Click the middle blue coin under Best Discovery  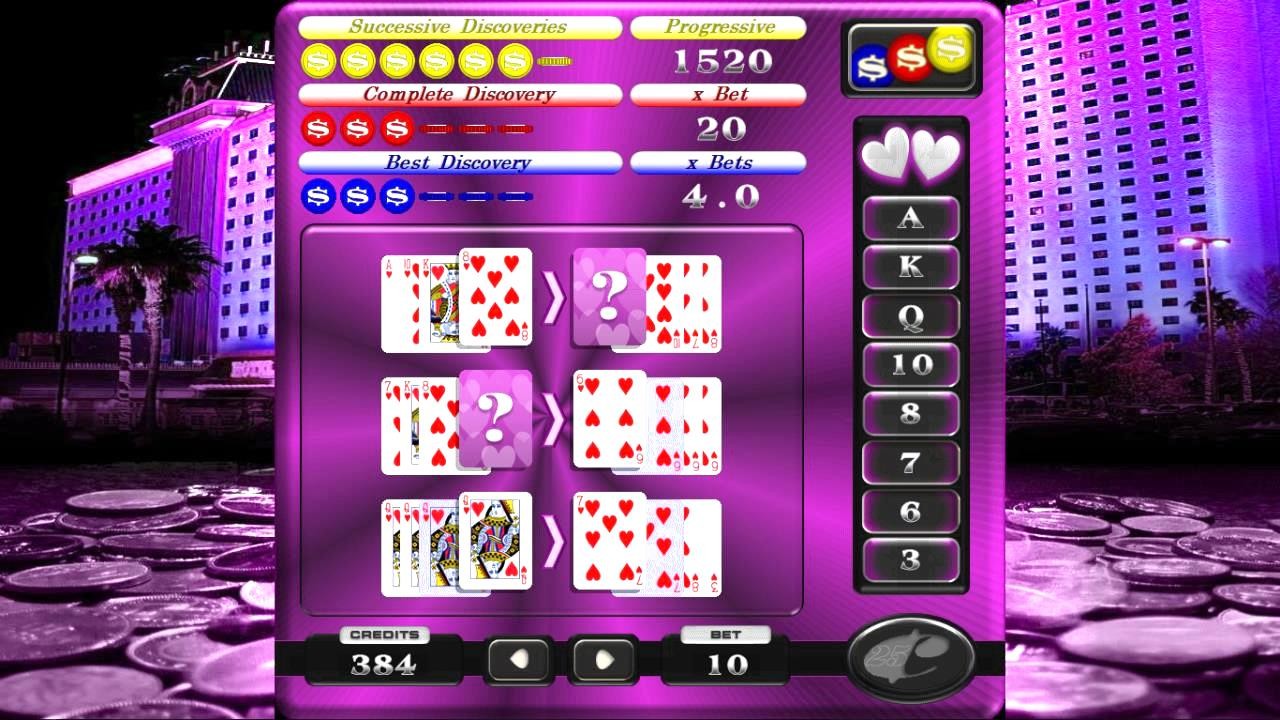[x=356, y=195]
